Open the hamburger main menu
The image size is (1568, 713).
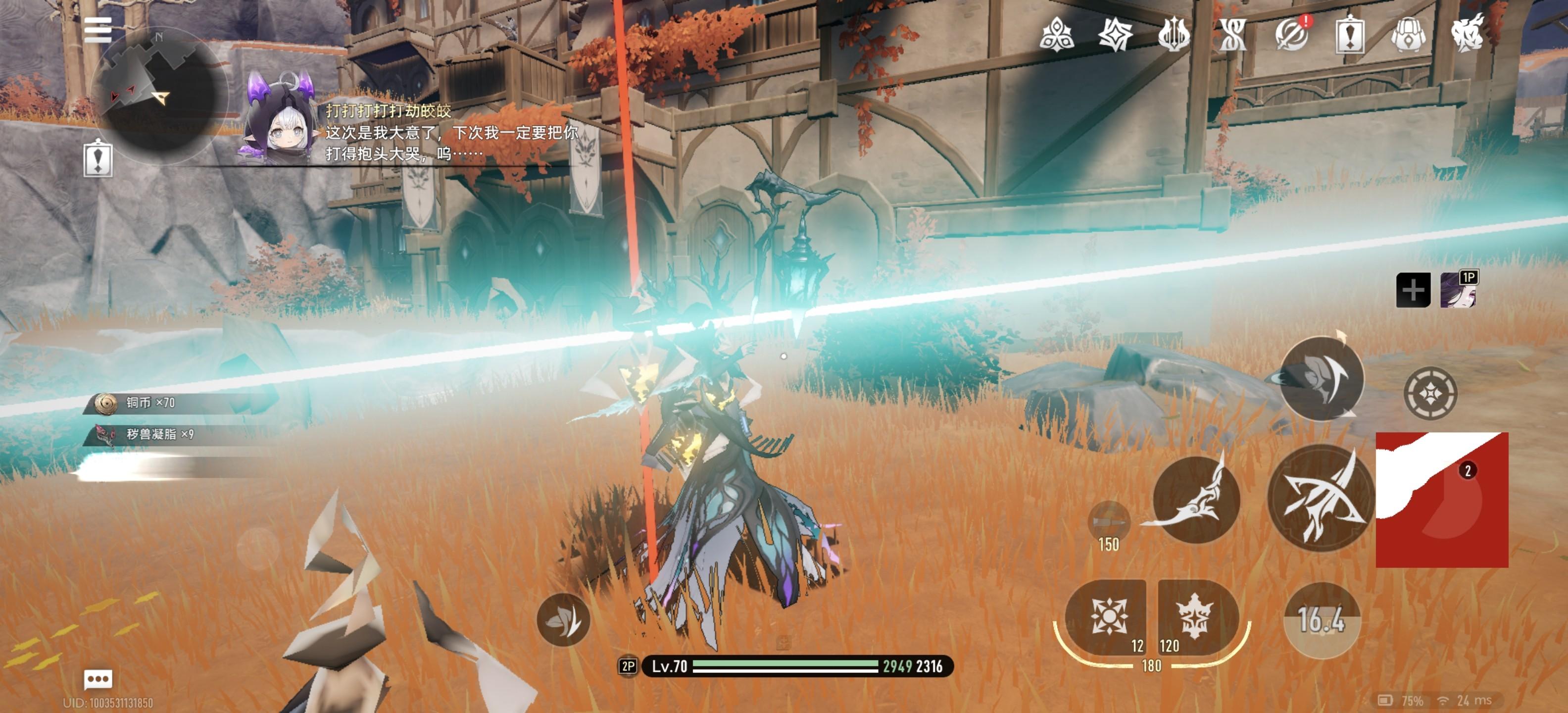98,30
